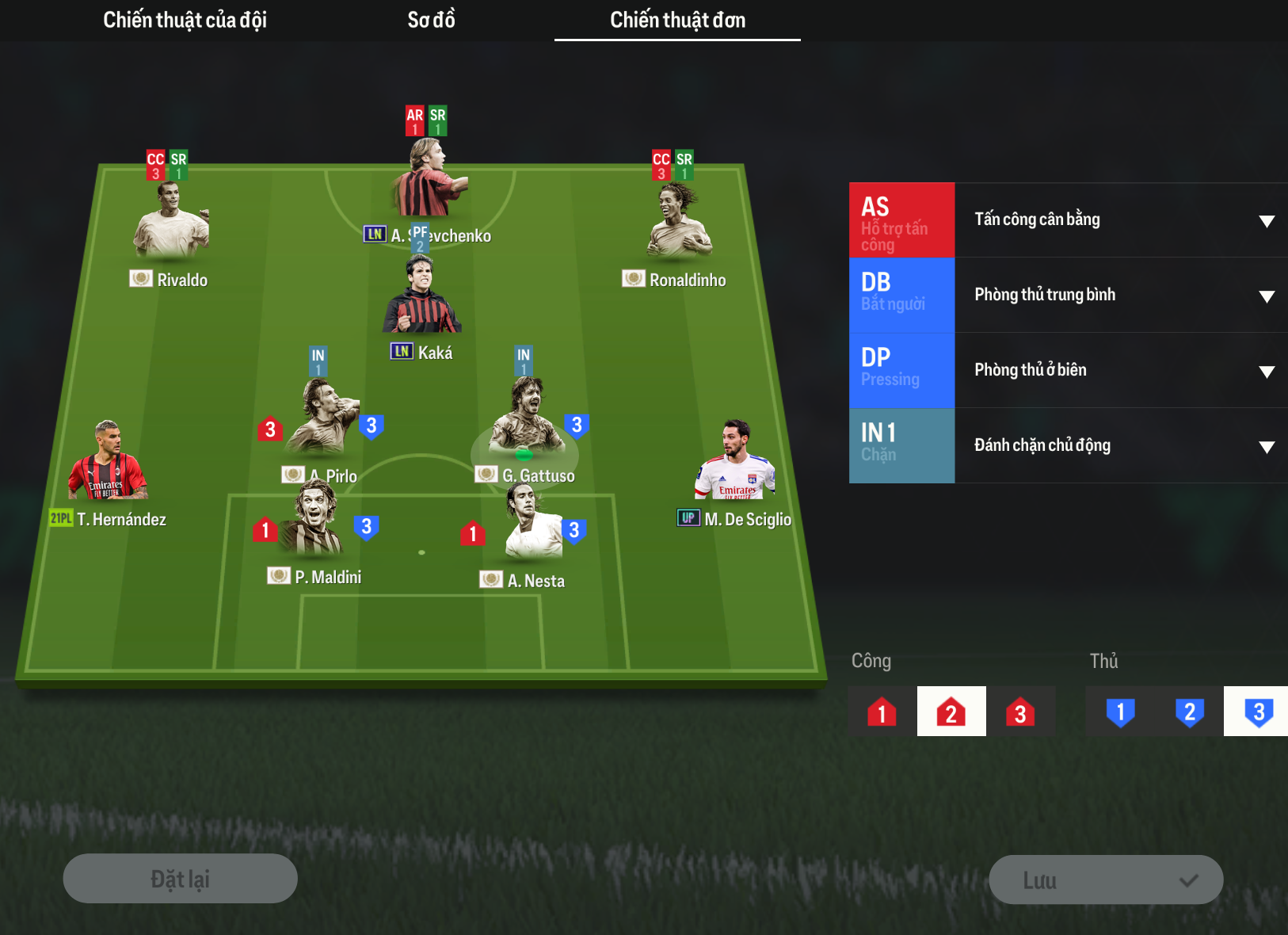1288x935 pixels.
Task: Choose Ronaldinho's player card
Action: [679, 224]
